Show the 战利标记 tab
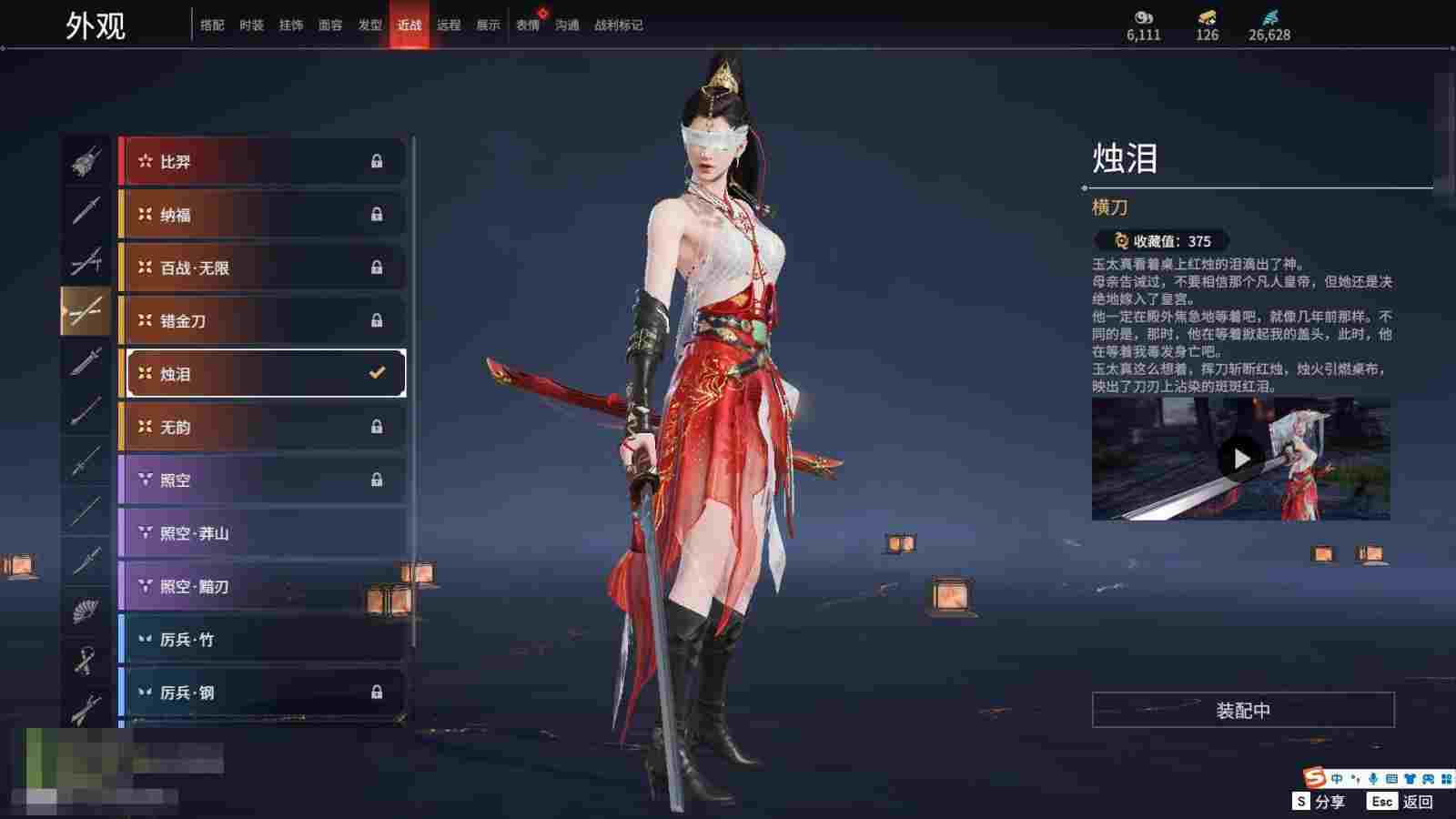 coord(618,25)
